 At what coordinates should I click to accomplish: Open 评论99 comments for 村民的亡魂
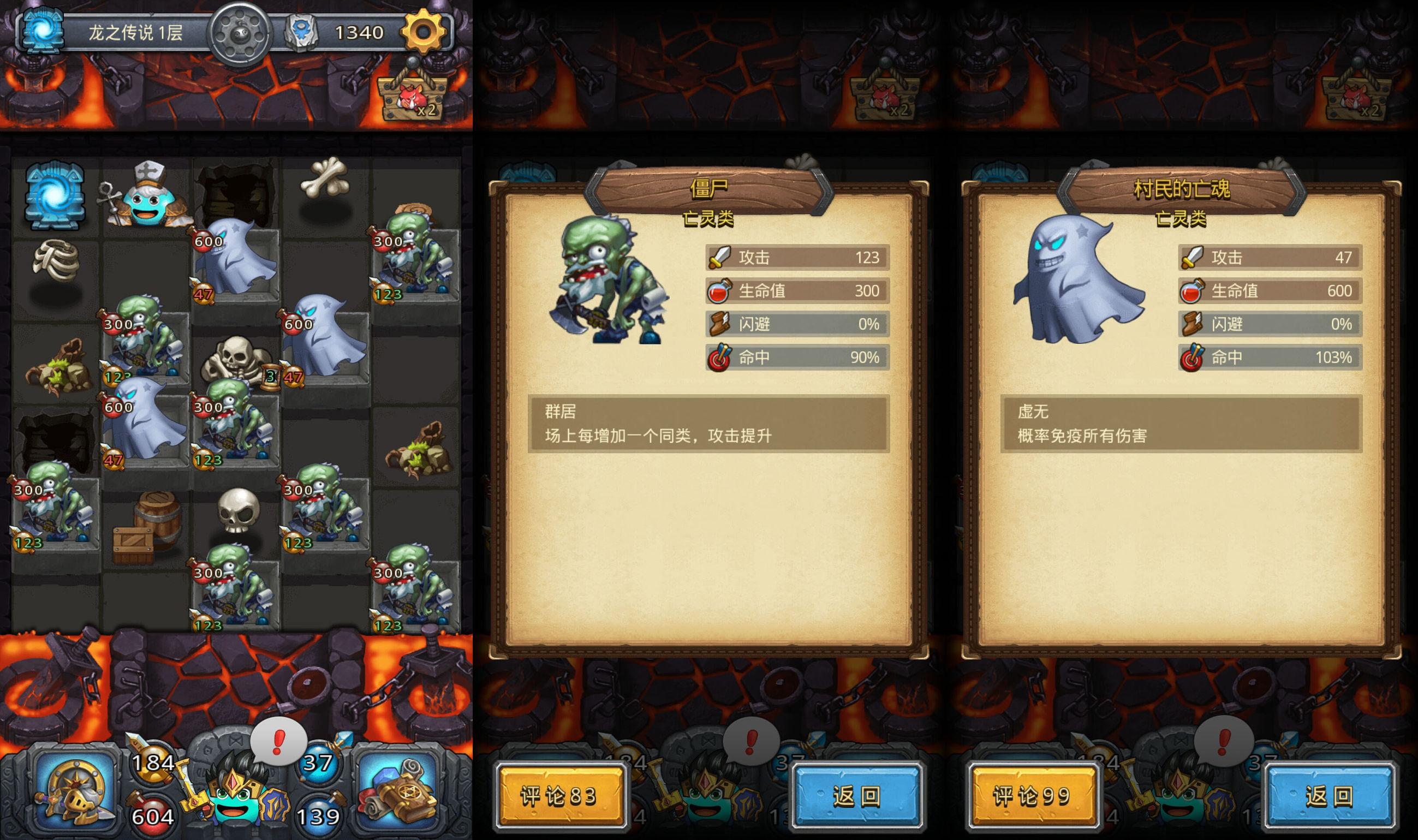(1032, 796)
